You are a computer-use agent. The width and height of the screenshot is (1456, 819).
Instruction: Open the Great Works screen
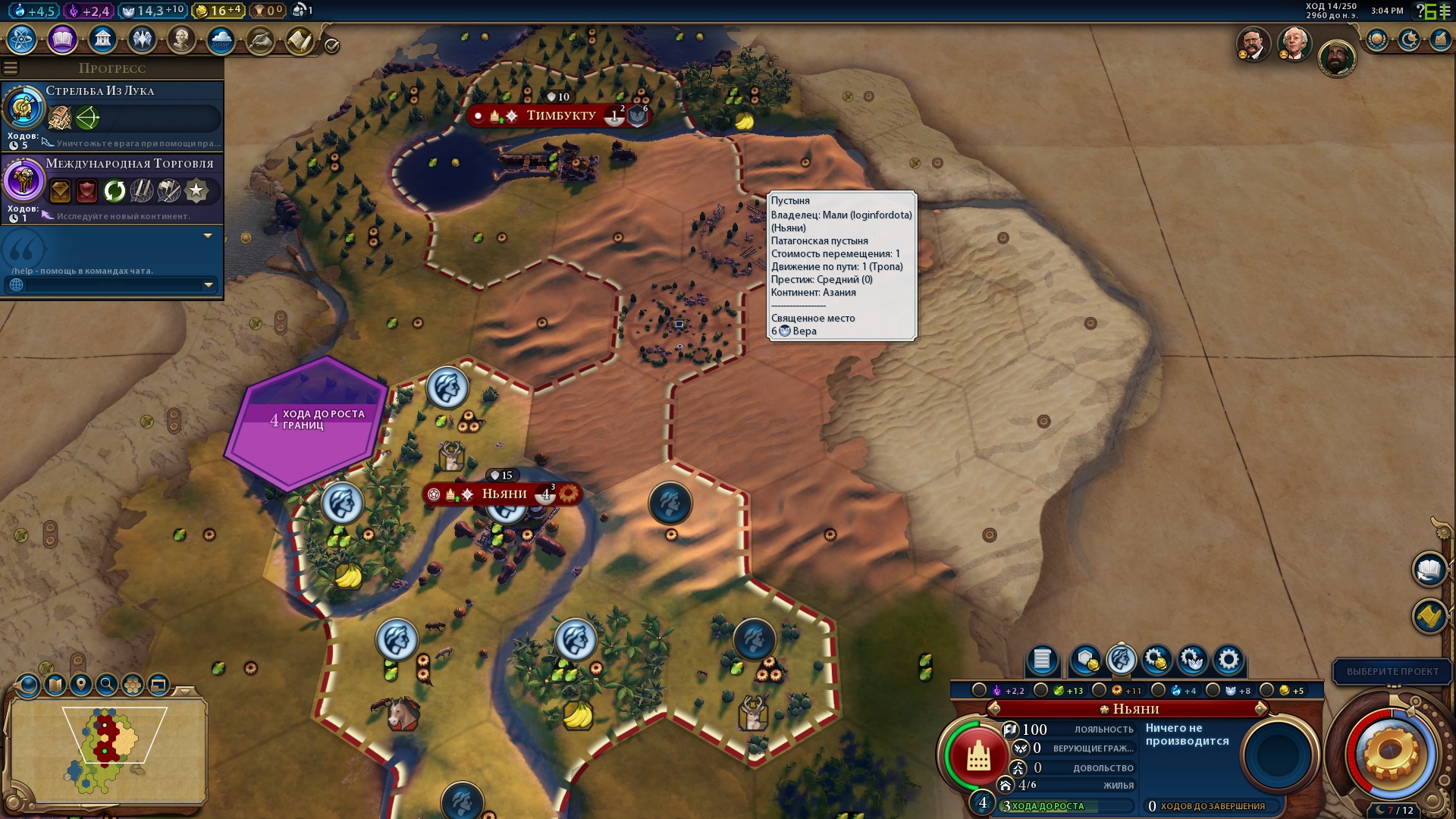coord(259,39)
